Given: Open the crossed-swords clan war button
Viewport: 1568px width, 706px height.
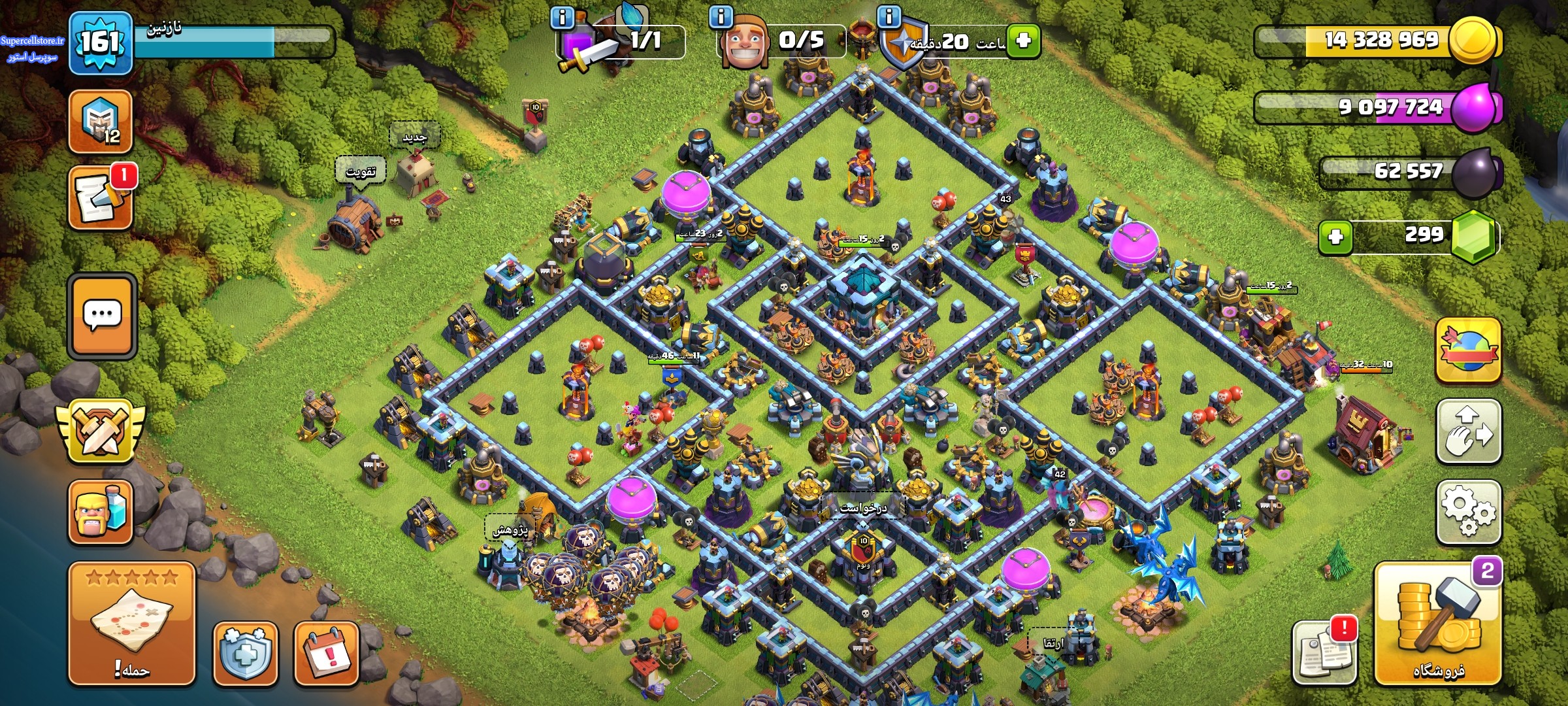Looking at the screenshot, I should [101, 431].
